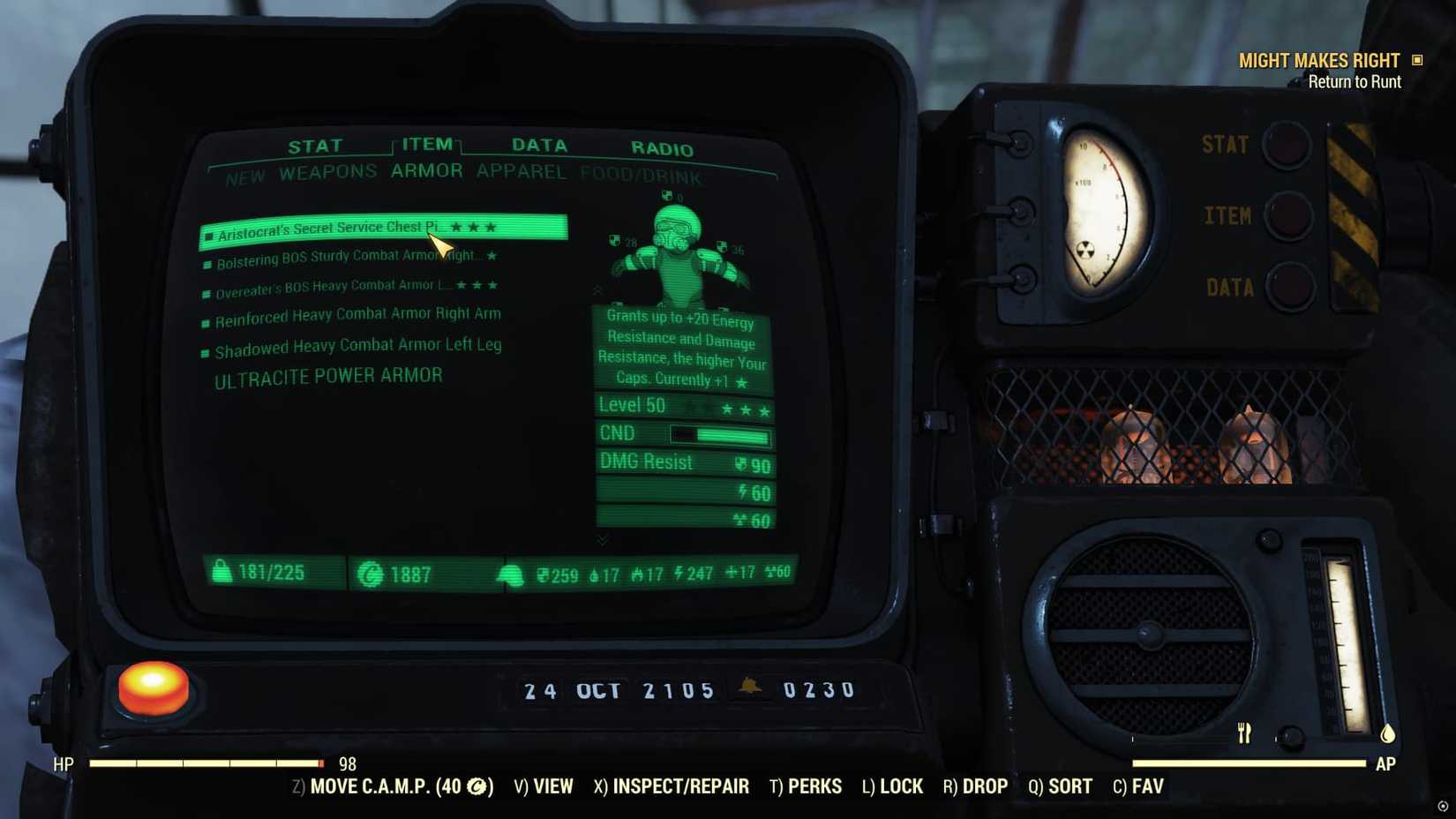Collapse item stats via the down chevron
The width and height of the screenshot is (1456, 819).
pyautogui.click(x=603, y=539)
